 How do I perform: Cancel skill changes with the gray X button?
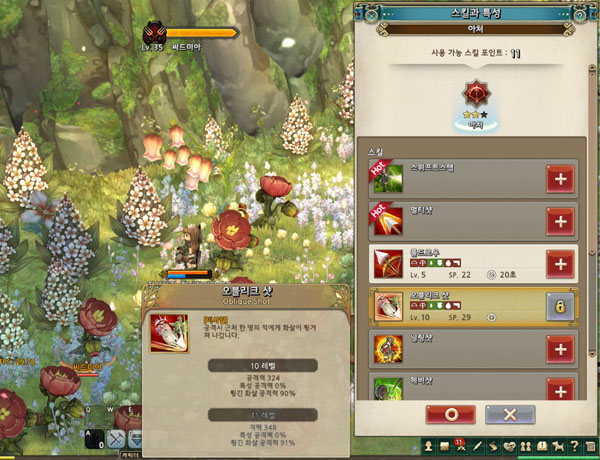click(510, 414)
